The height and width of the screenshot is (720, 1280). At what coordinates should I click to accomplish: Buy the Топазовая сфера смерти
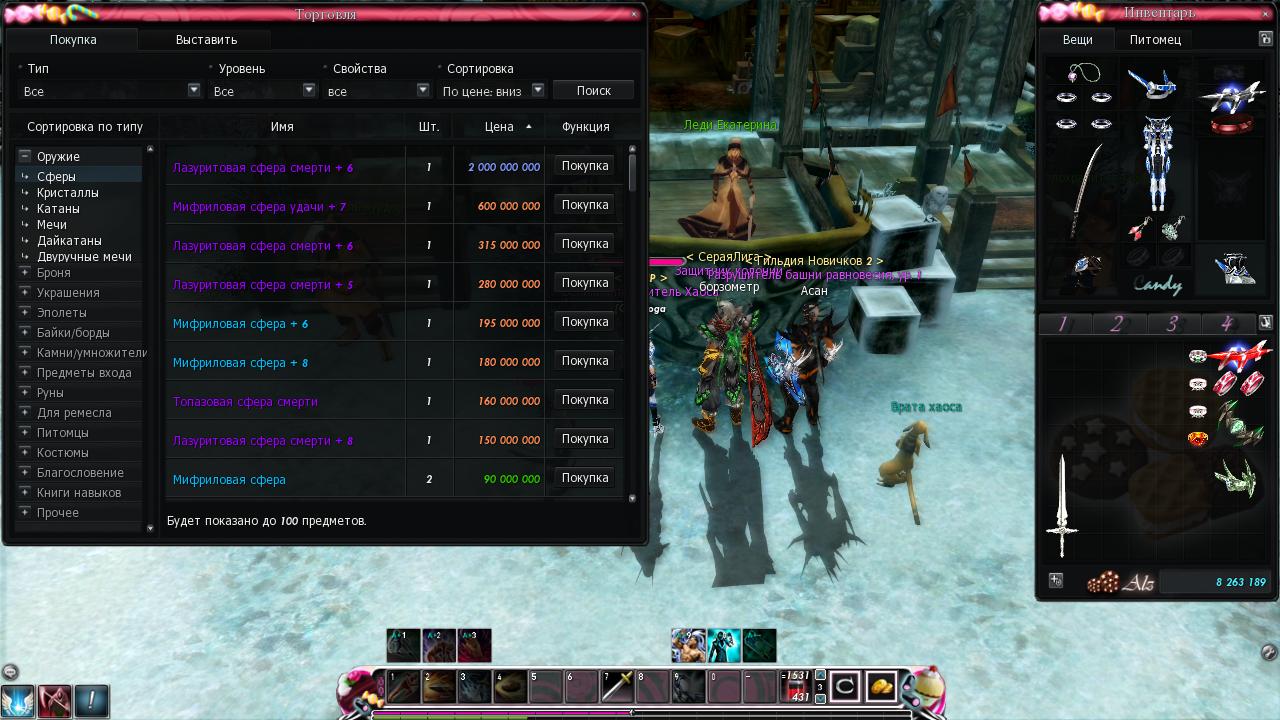(585, 400)
